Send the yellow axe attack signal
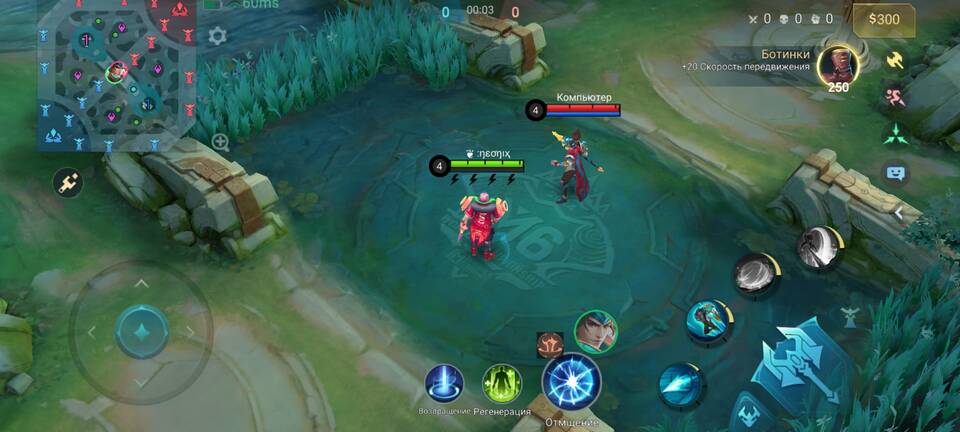The width and height of the screenshot is (960, 432). coord(895,60)
